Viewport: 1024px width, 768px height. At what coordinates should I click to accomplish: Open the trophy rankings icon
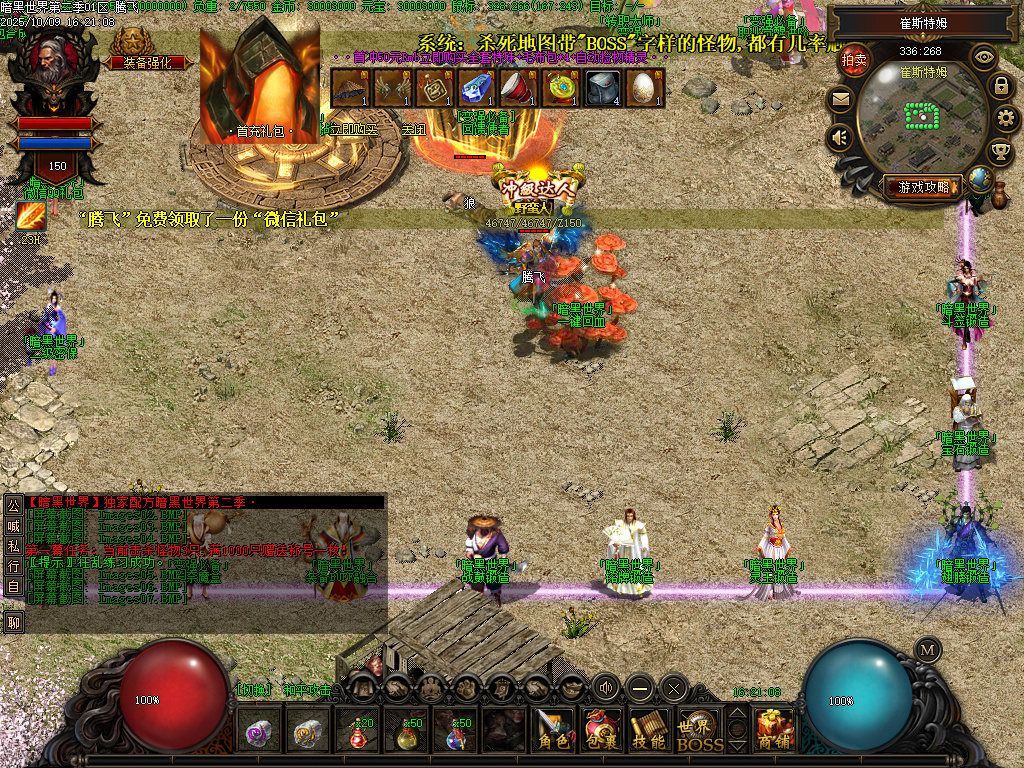click(999, 152)
